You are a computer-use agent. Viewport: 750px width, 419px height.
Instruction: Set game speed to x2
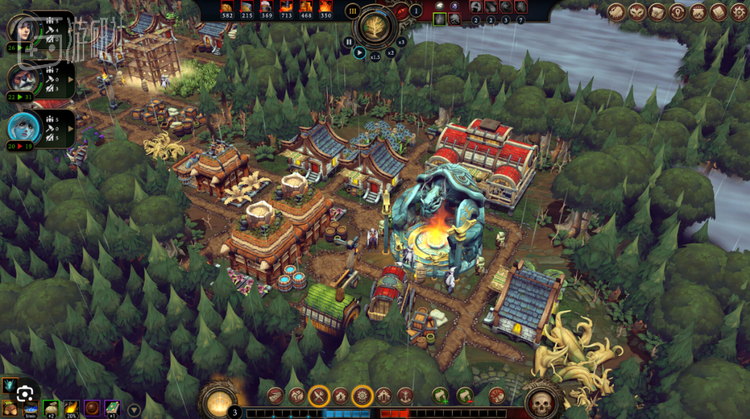pos(389,52)
